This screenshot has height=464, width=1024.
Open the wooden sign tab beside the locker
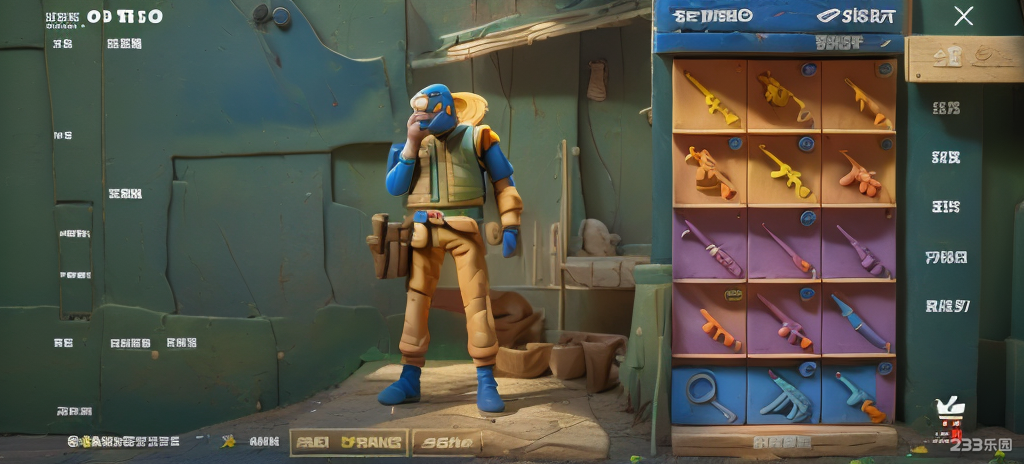951,58
